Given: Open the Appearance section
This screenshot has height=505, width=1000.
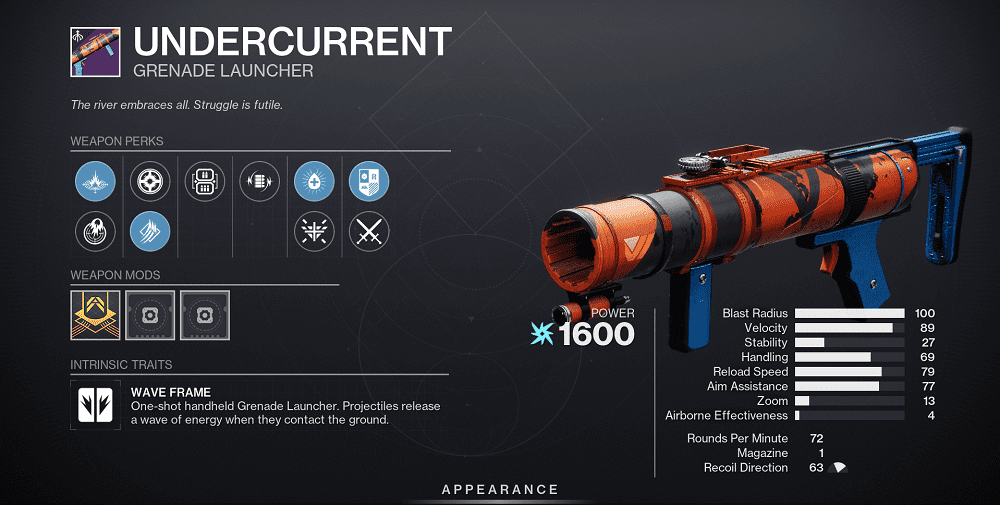Looking at the screenshot, I should [500, 489].
